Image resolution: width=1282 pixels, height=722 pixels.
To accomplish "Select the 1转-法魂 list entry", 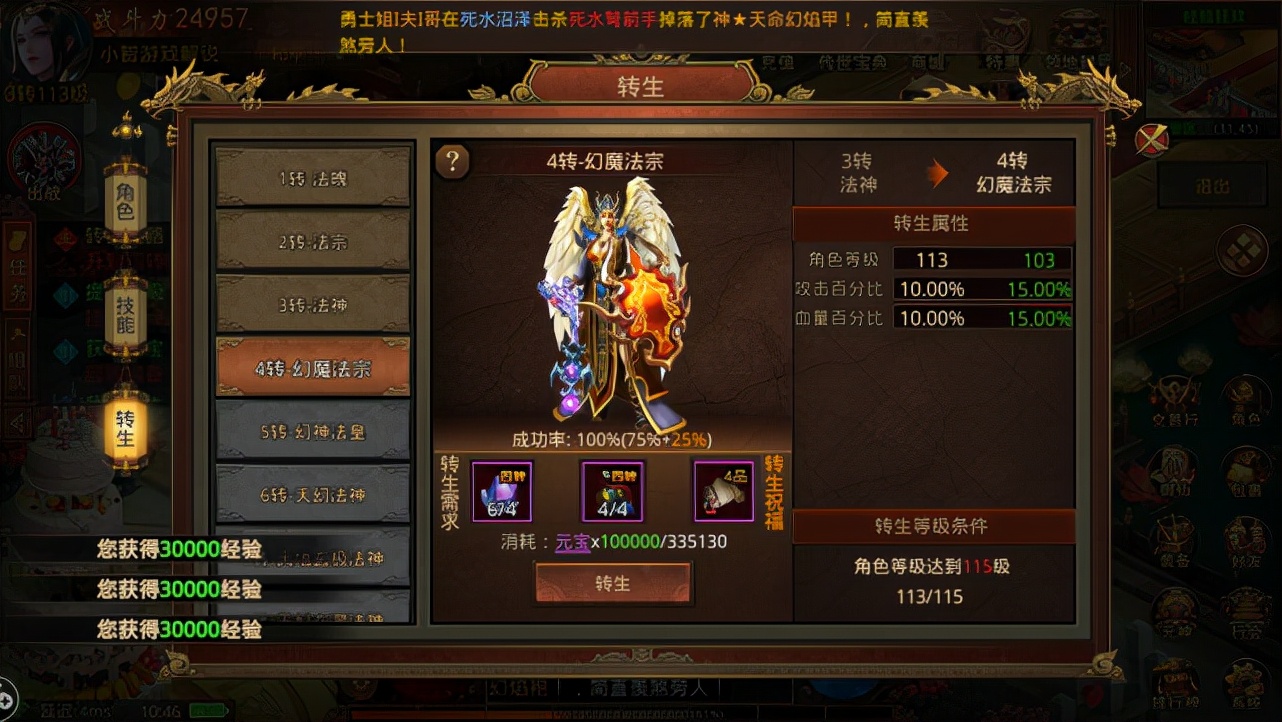I will 312,177.
